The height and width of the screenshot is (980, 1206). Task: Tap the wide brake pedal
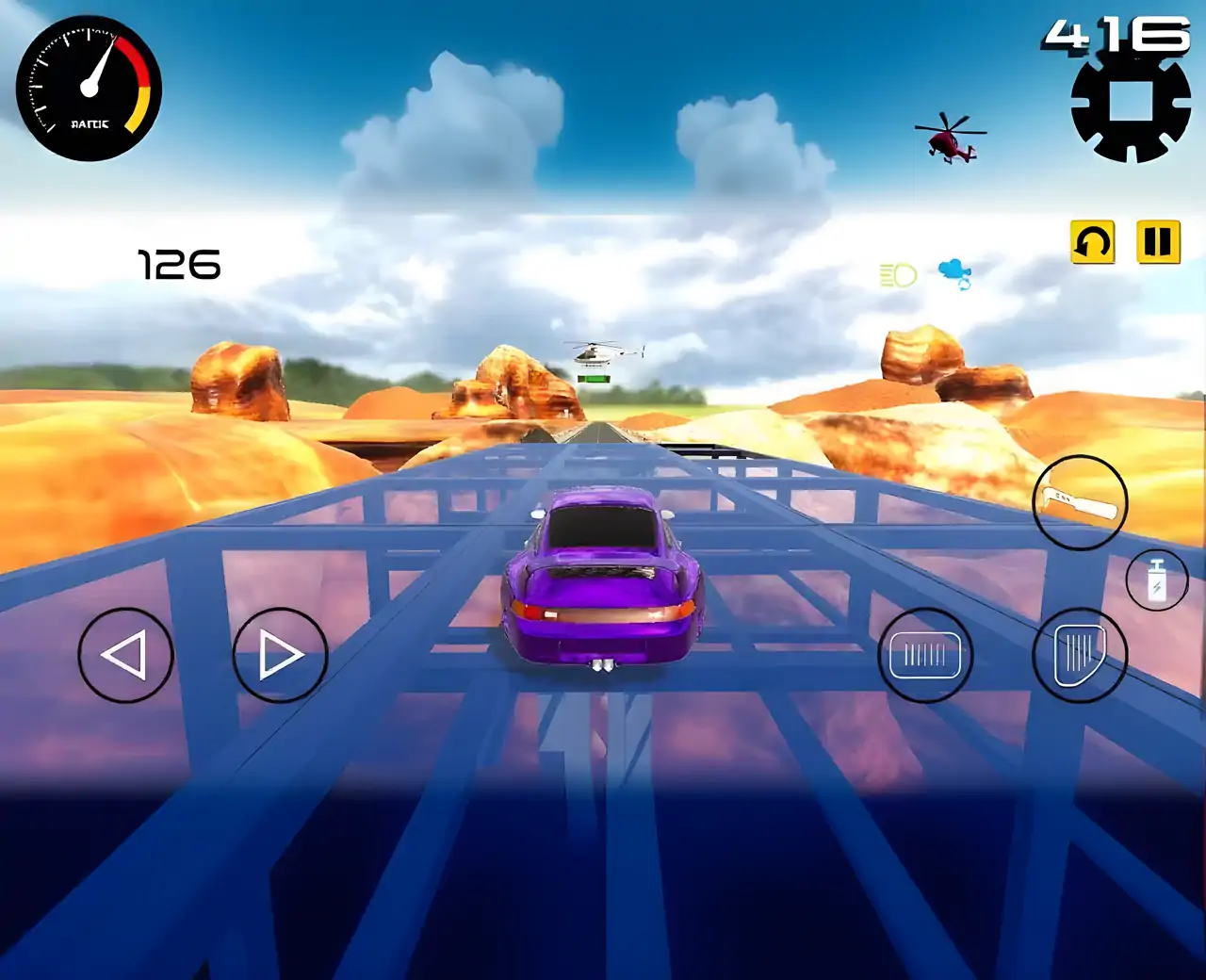pyautogui.click(x=925, y=655)
